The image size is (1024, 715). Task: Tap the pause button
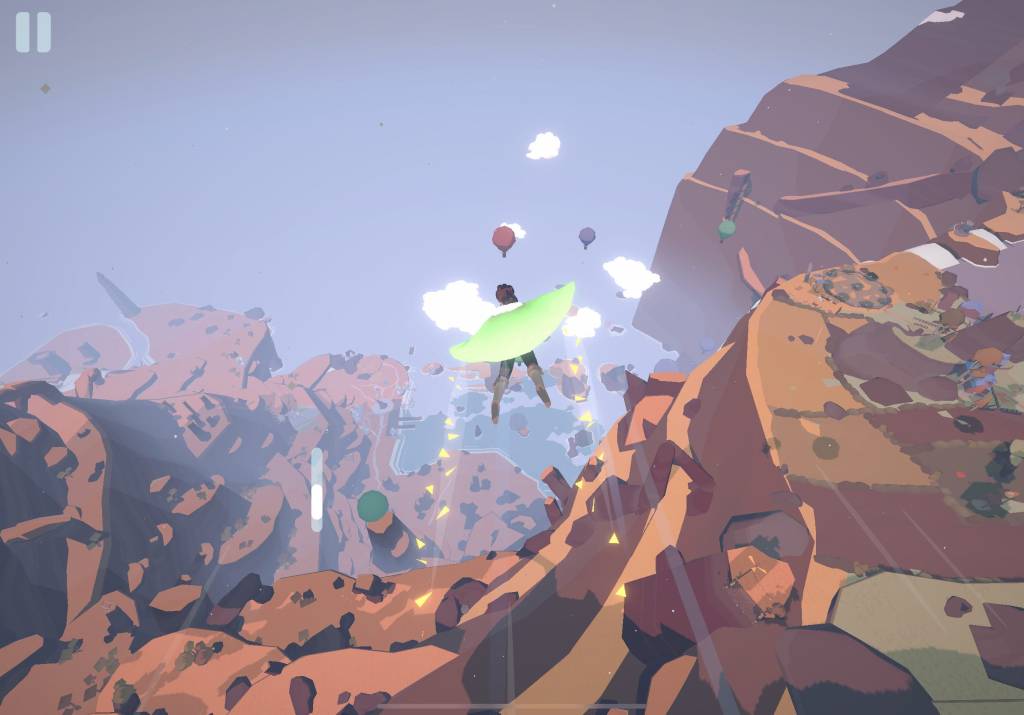[x=33, y=32]
